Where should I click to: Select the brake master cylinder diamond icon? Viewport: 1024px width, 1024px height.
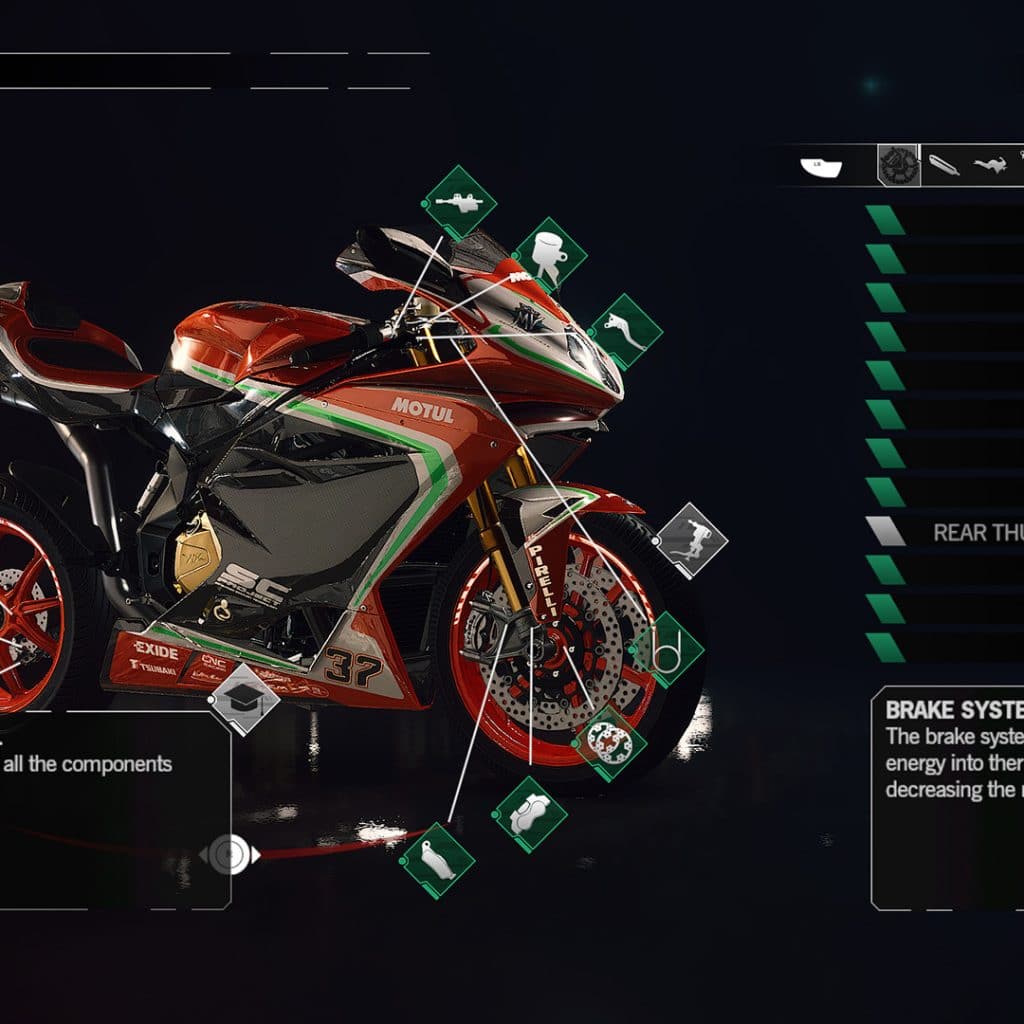point(460,203)
